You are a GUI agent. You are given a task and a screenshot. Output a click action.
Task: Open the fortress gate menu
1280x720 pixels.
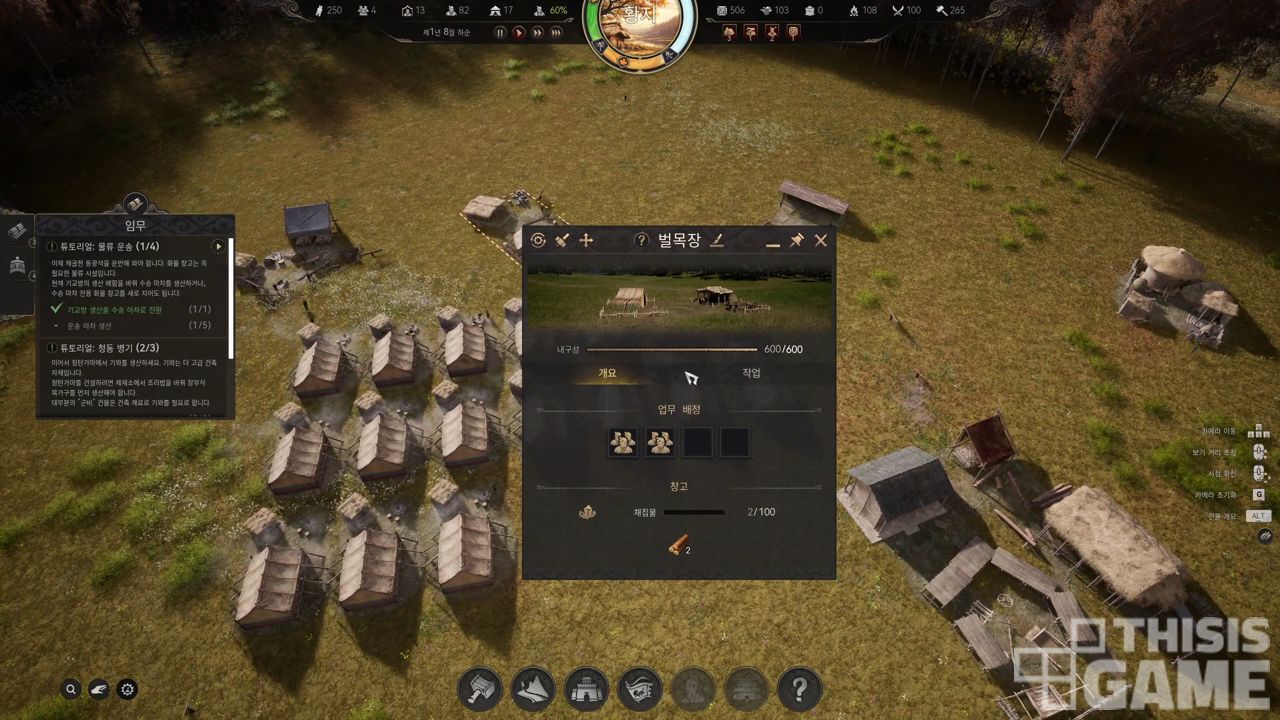pyautogui.click(x=587, y=689)
